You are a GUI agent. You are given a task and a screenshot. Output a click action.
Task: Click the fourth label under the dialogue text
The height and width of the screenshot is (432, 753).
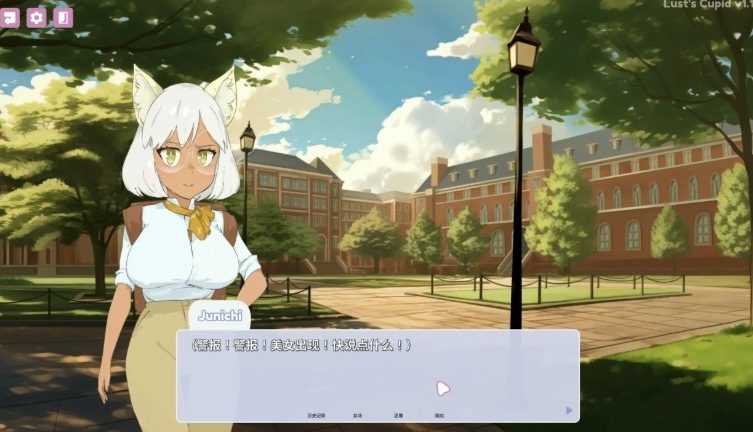[x=439, y=415]
